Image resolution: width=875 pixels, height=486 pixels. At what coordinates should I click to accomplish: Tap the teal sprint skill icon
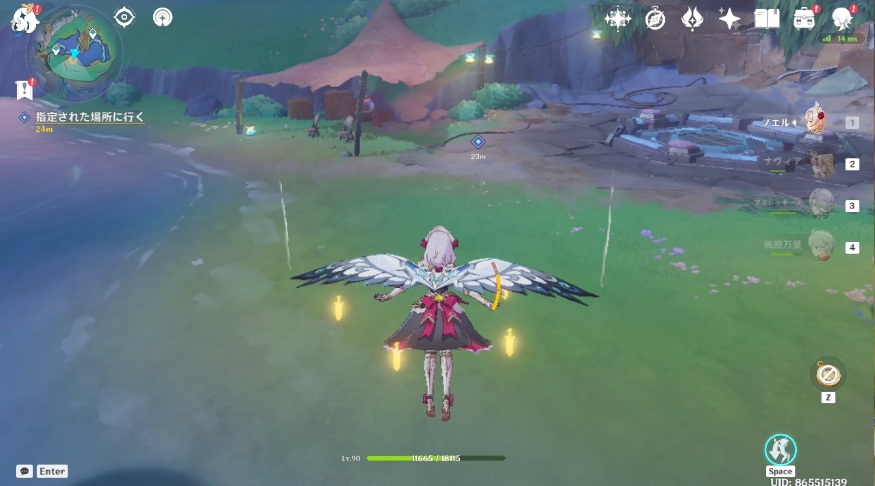pyautogui.click(x=780, y=449)
